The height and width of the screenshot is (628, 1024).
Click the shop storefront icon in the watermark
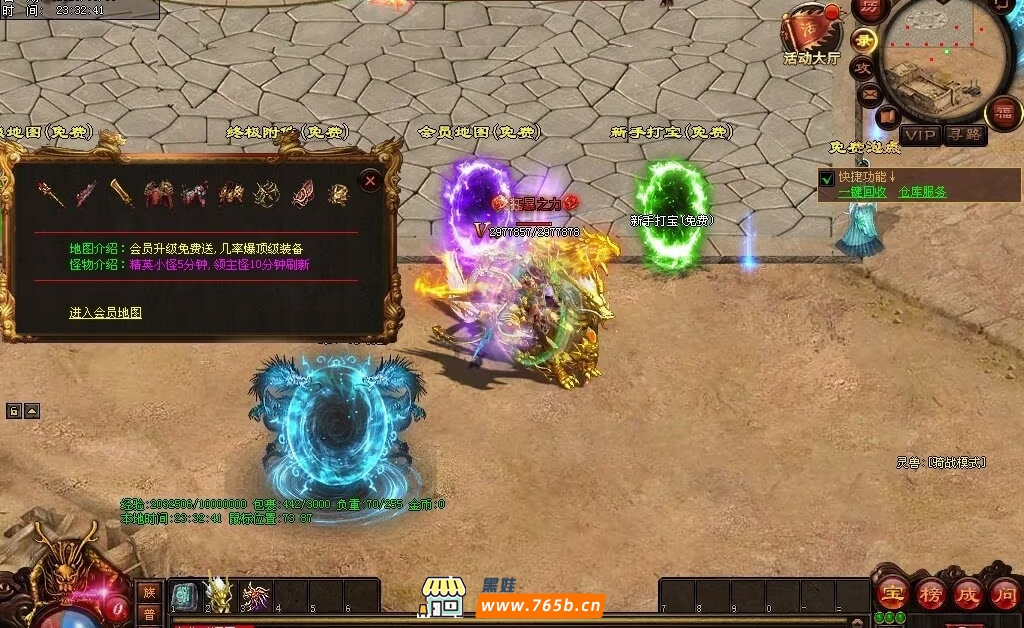[x=442, y=596]
